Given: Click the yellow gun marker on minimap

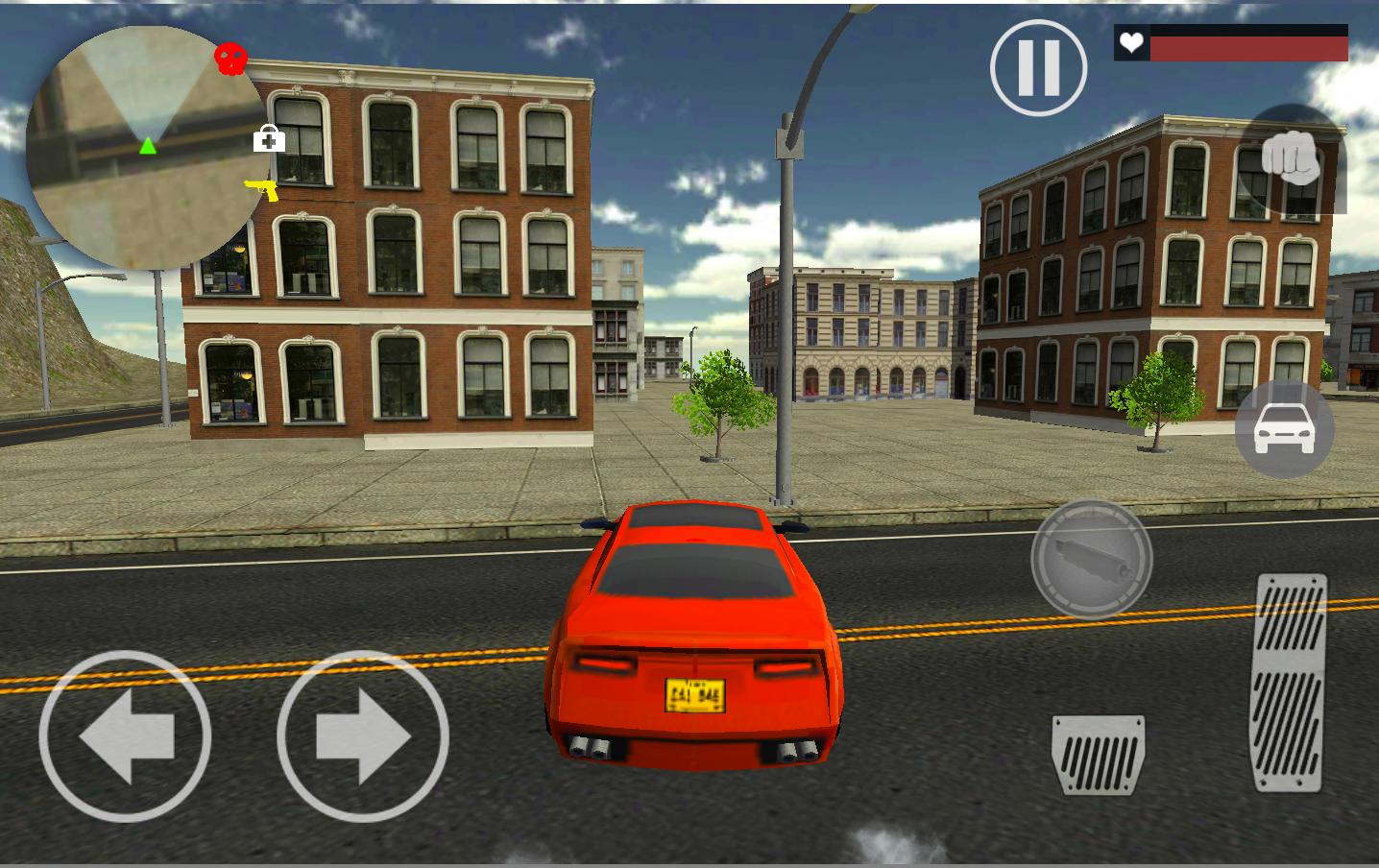Looking at the screenshot, I should pos(261,189).
